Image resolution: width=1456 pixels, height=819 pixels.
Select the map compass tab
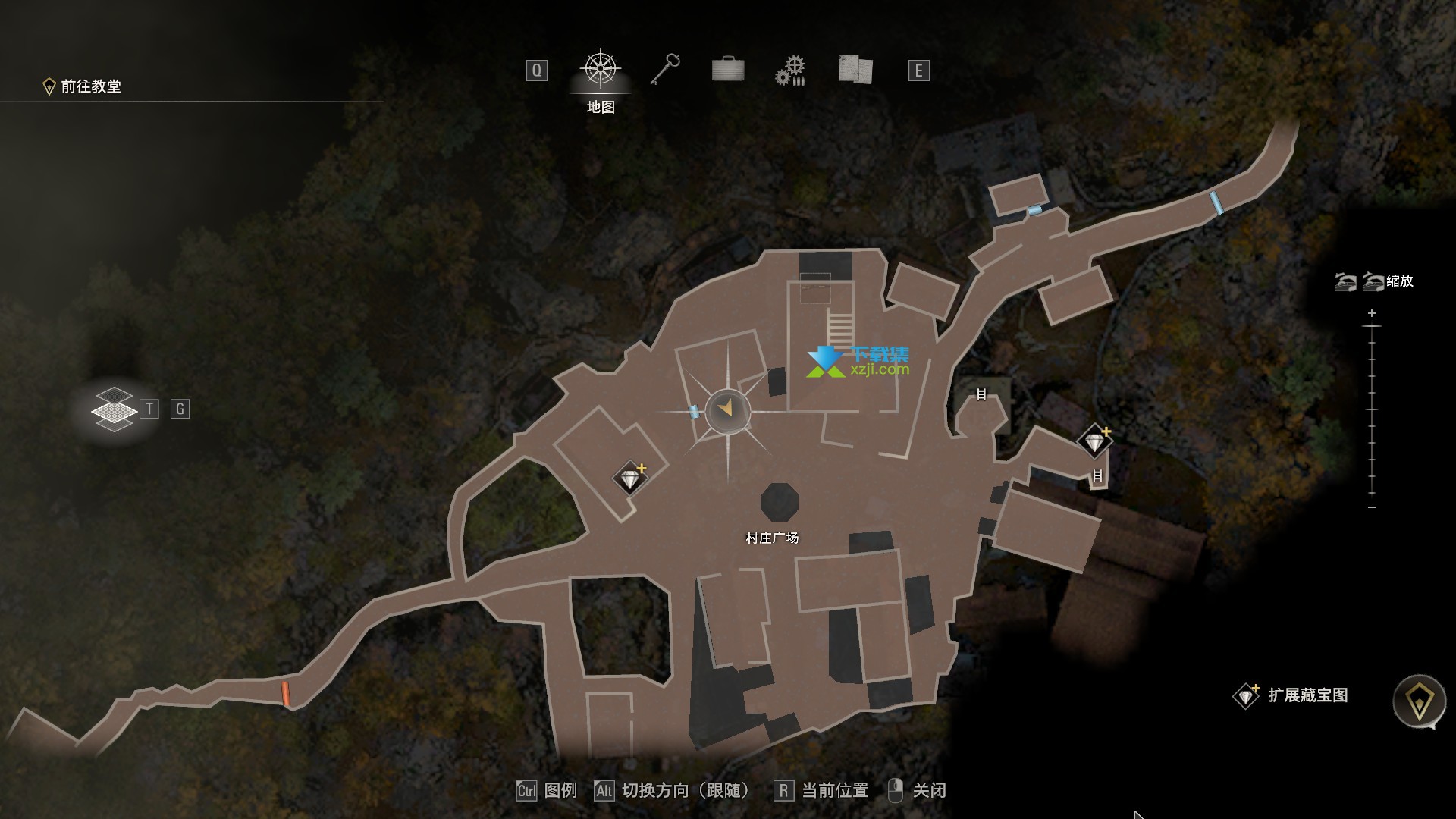601,70
